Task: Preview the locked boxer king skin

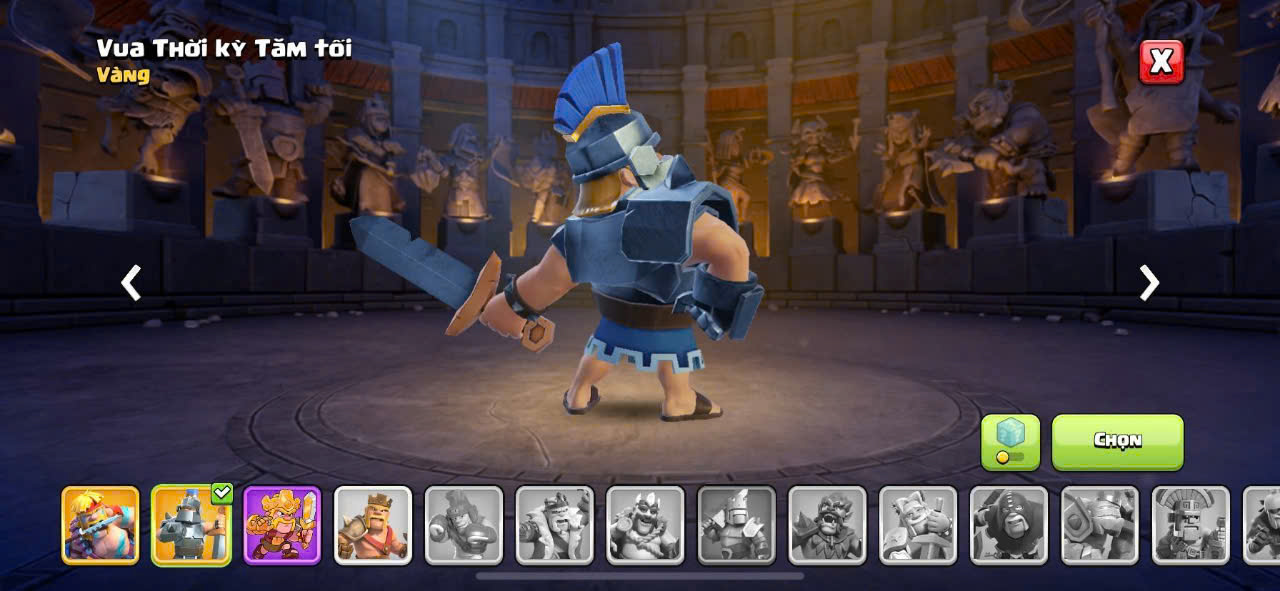Action: (x=464, y=525)
